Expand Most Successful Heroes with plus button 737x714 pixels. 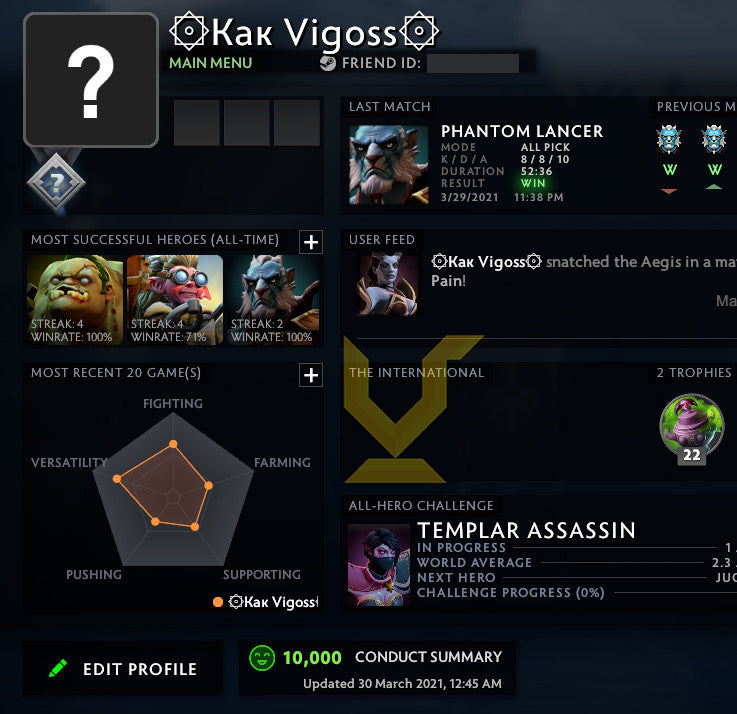tap(311, 242)
